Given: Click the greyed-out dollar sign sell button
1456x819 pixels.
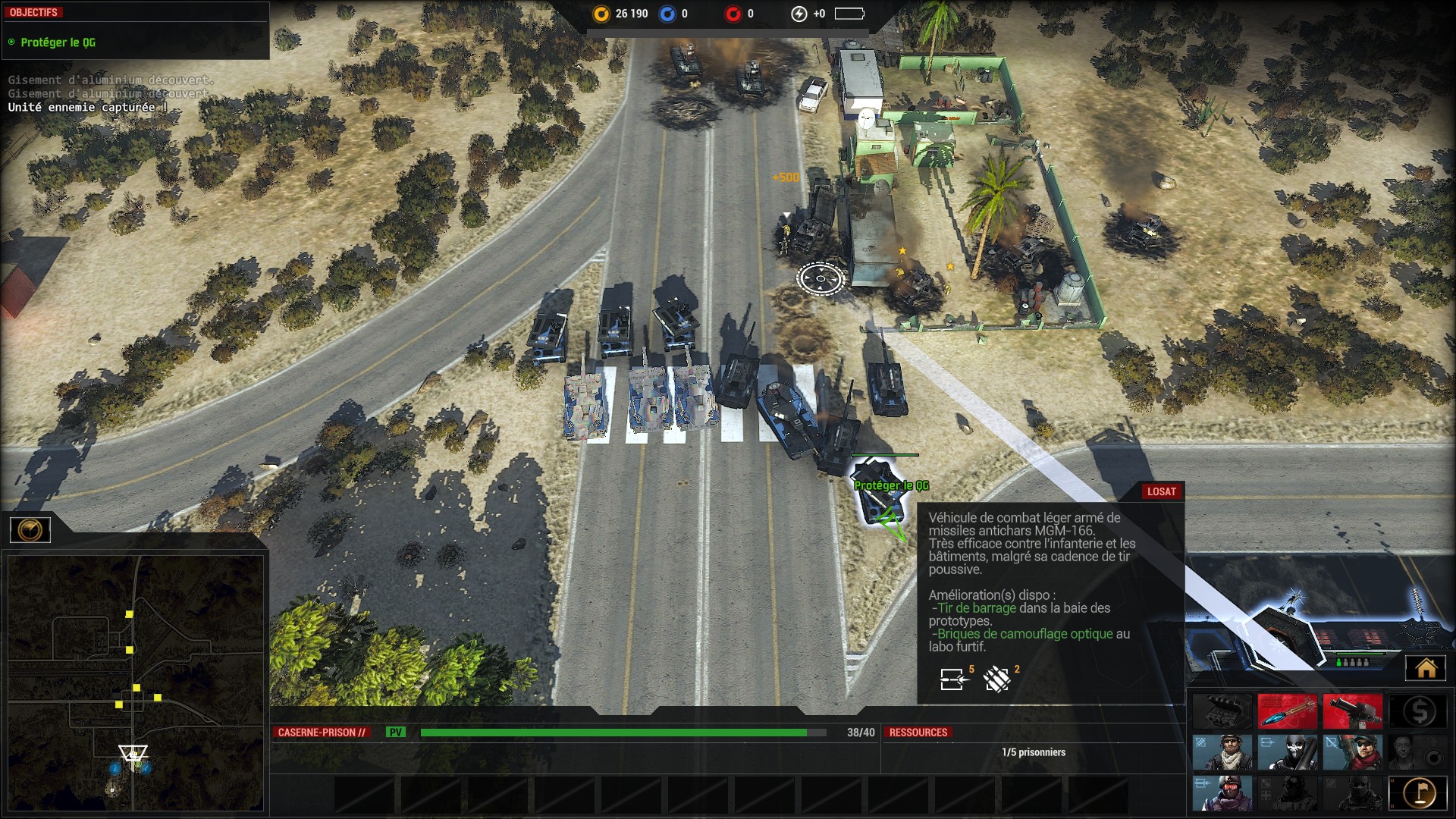Looking at the screenshot, I should 1418,711.
